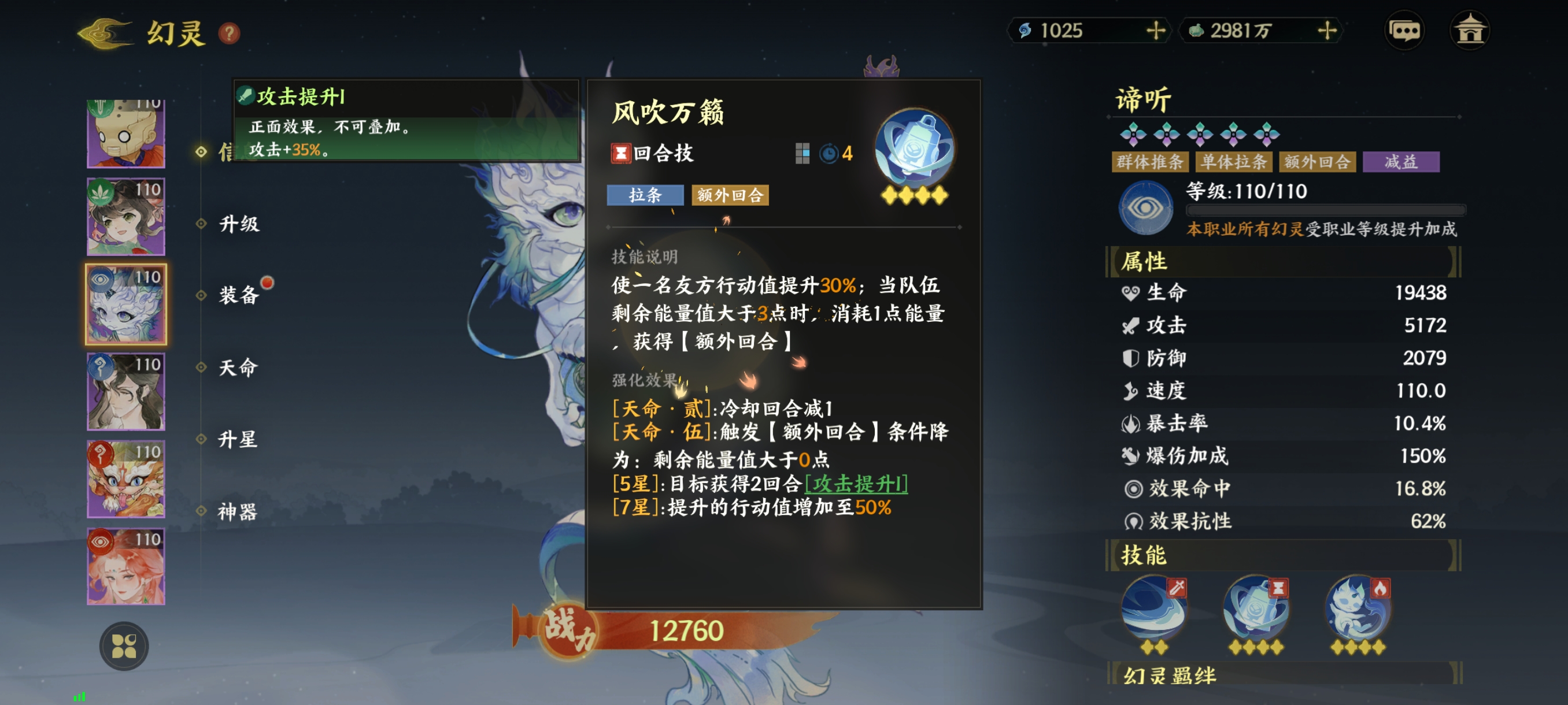Open the chat bubble window
This screenshot has height=705, width=1568.
click(1404, 31)
